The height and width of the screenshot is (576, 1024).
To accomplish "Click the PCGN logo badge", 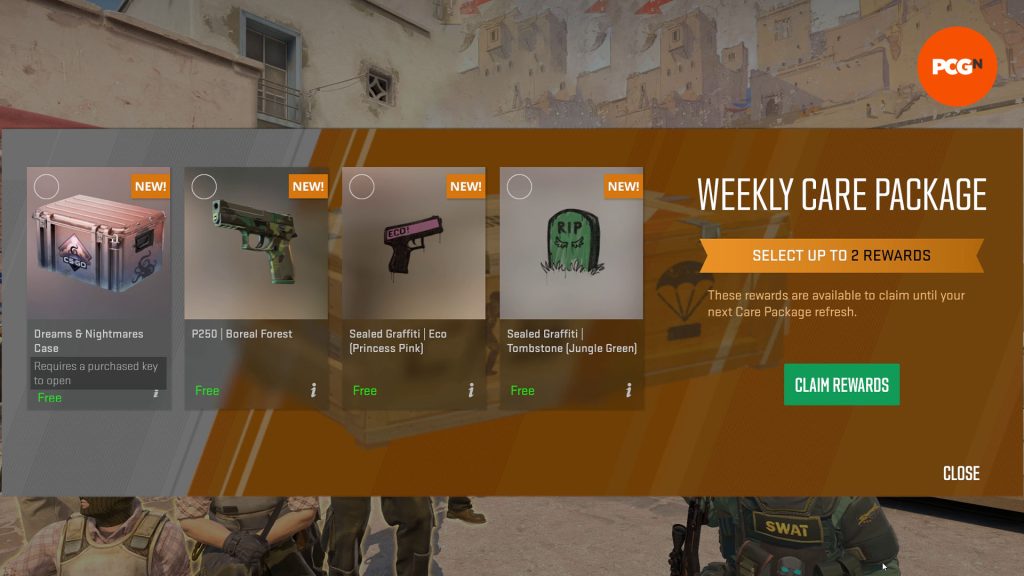I will point(957,66).
